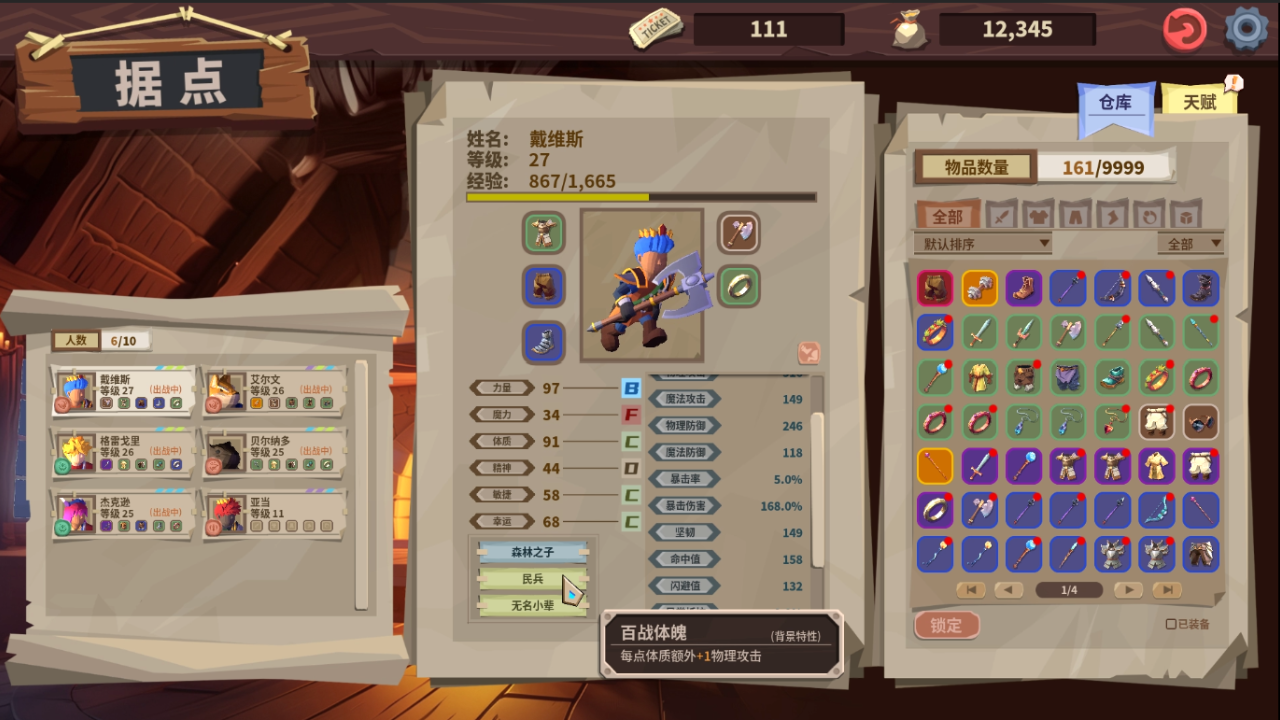Screen dimensions: 1280x720
Task: Click the helmet equipment slot icon
Action: point(543,233)
